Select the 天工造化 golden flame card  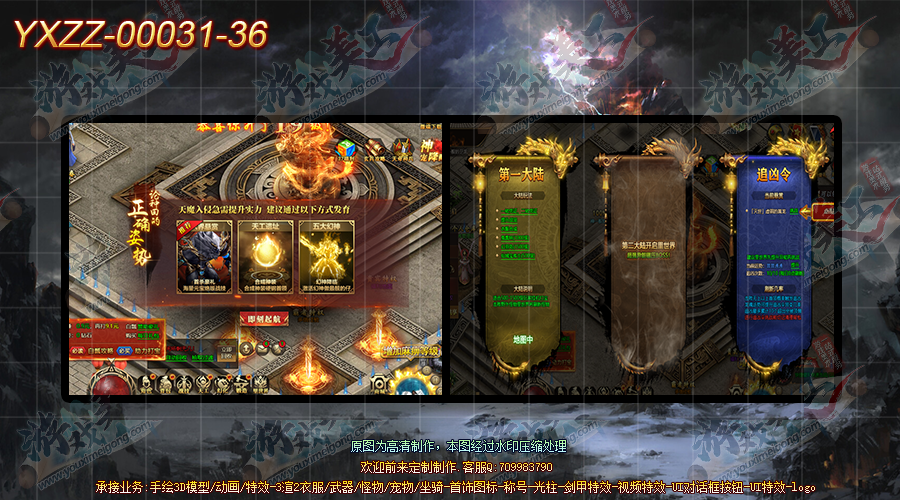[x=266, y=258]
